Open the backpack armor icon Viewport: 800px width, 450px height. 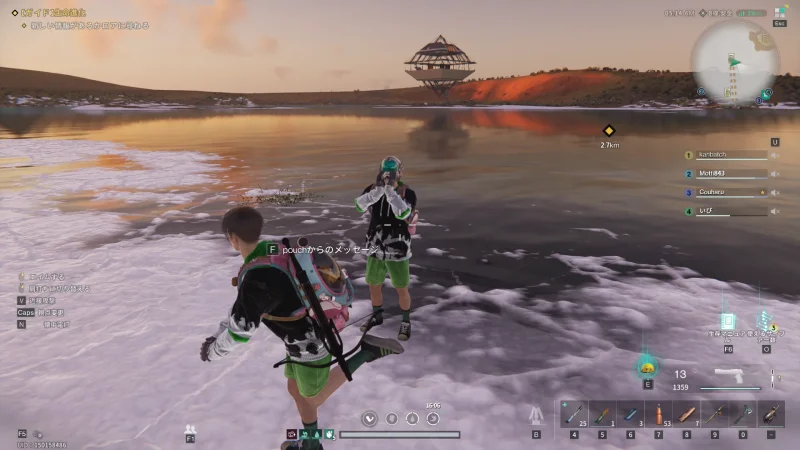point(535,414)
